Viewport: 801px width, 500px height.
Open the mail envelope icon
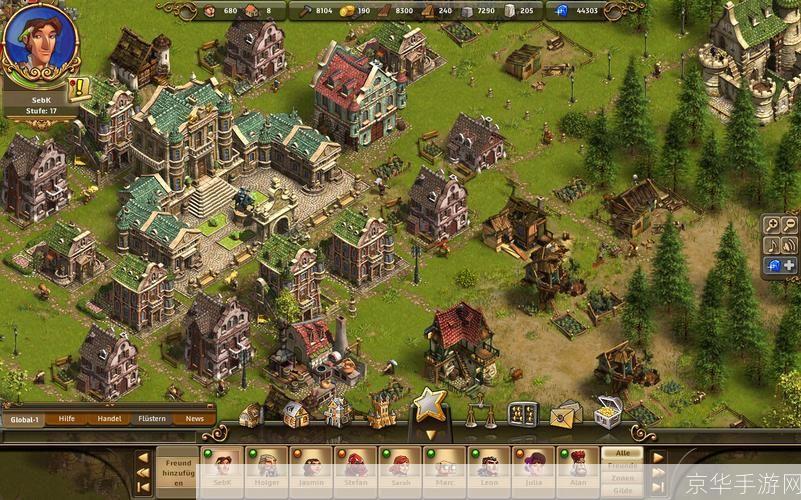(x=565, y=412)
